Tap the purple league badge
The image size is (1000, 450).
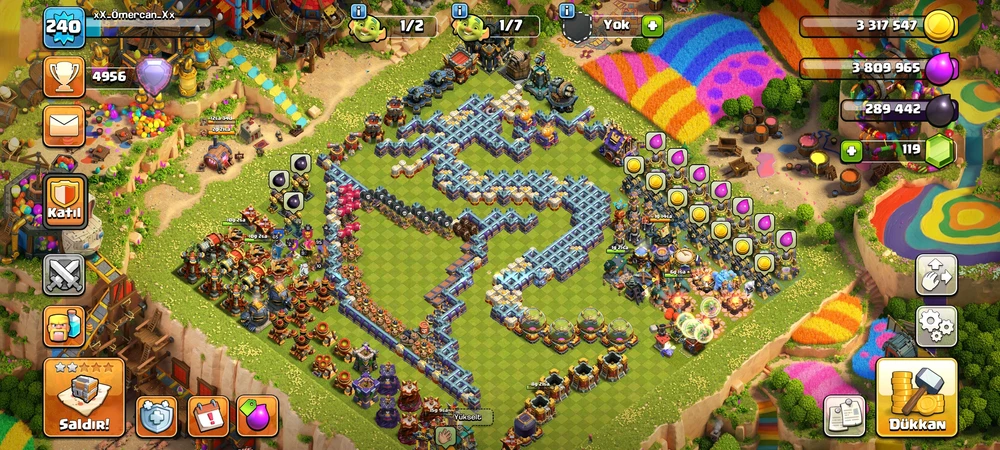(153, 76)
